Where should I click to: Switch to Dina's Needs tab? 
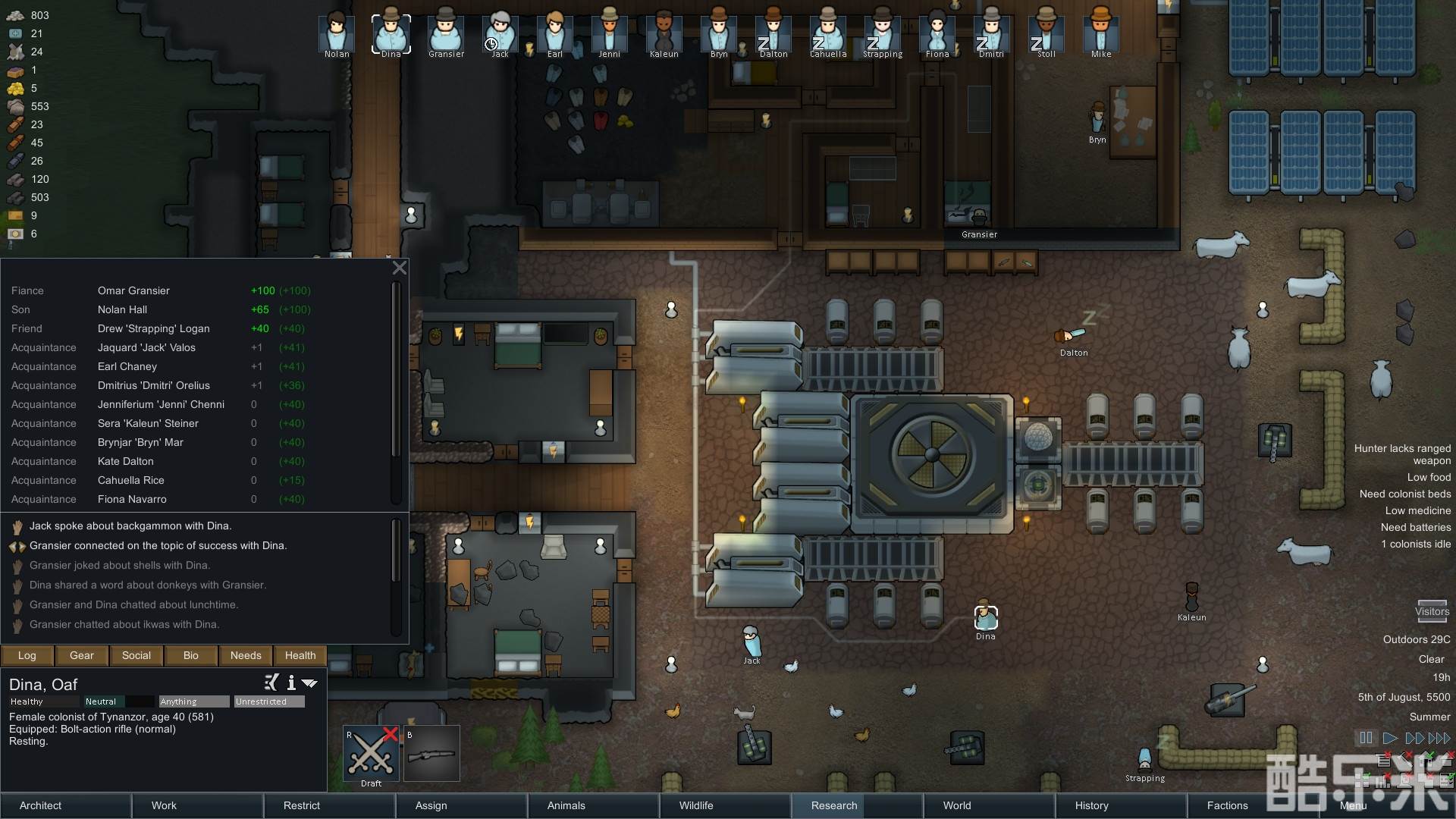(x=246, y=655)
